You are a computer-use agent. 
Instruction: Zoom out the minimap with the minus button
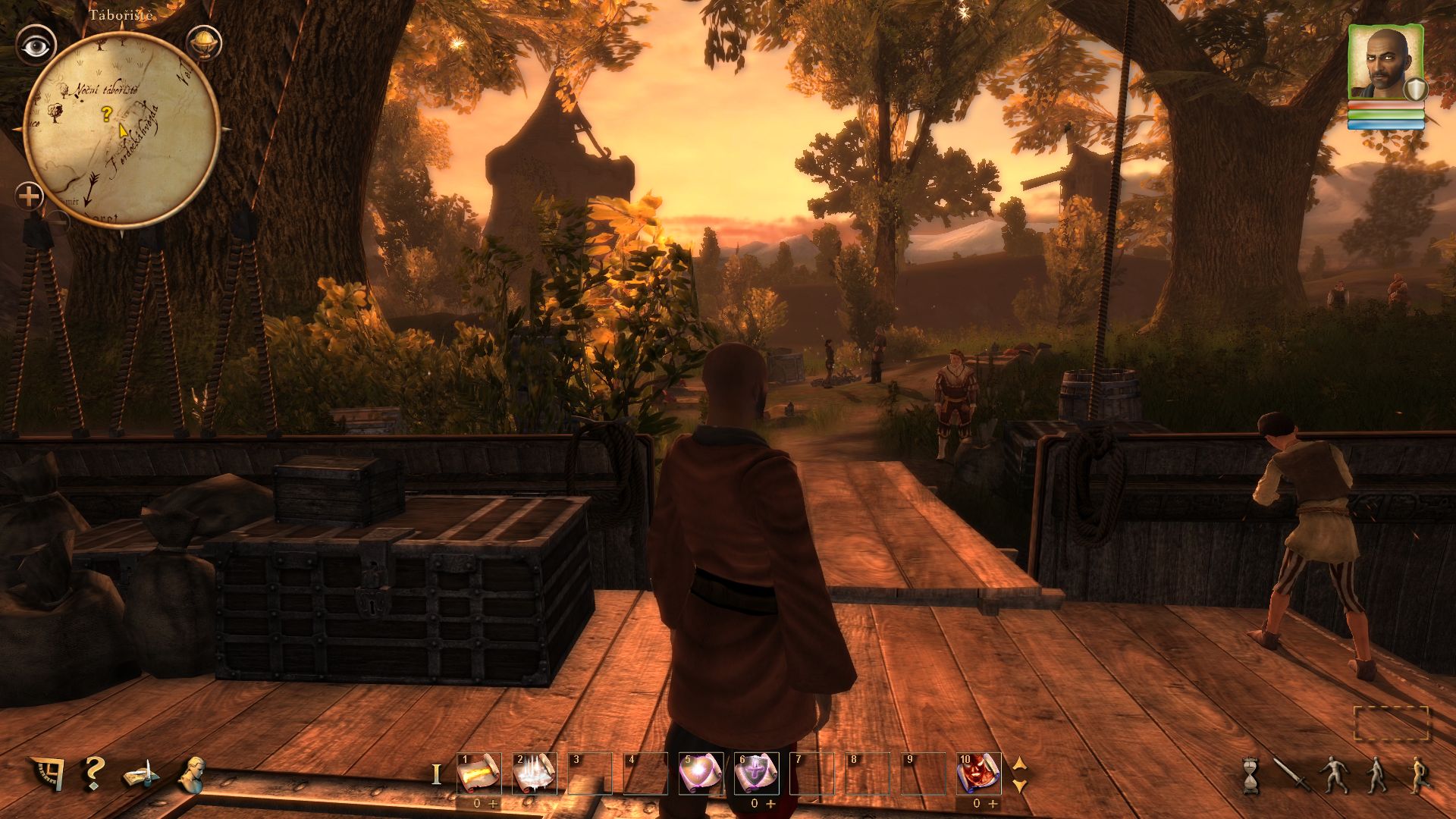pyautogui.click(x=58, y=222)
